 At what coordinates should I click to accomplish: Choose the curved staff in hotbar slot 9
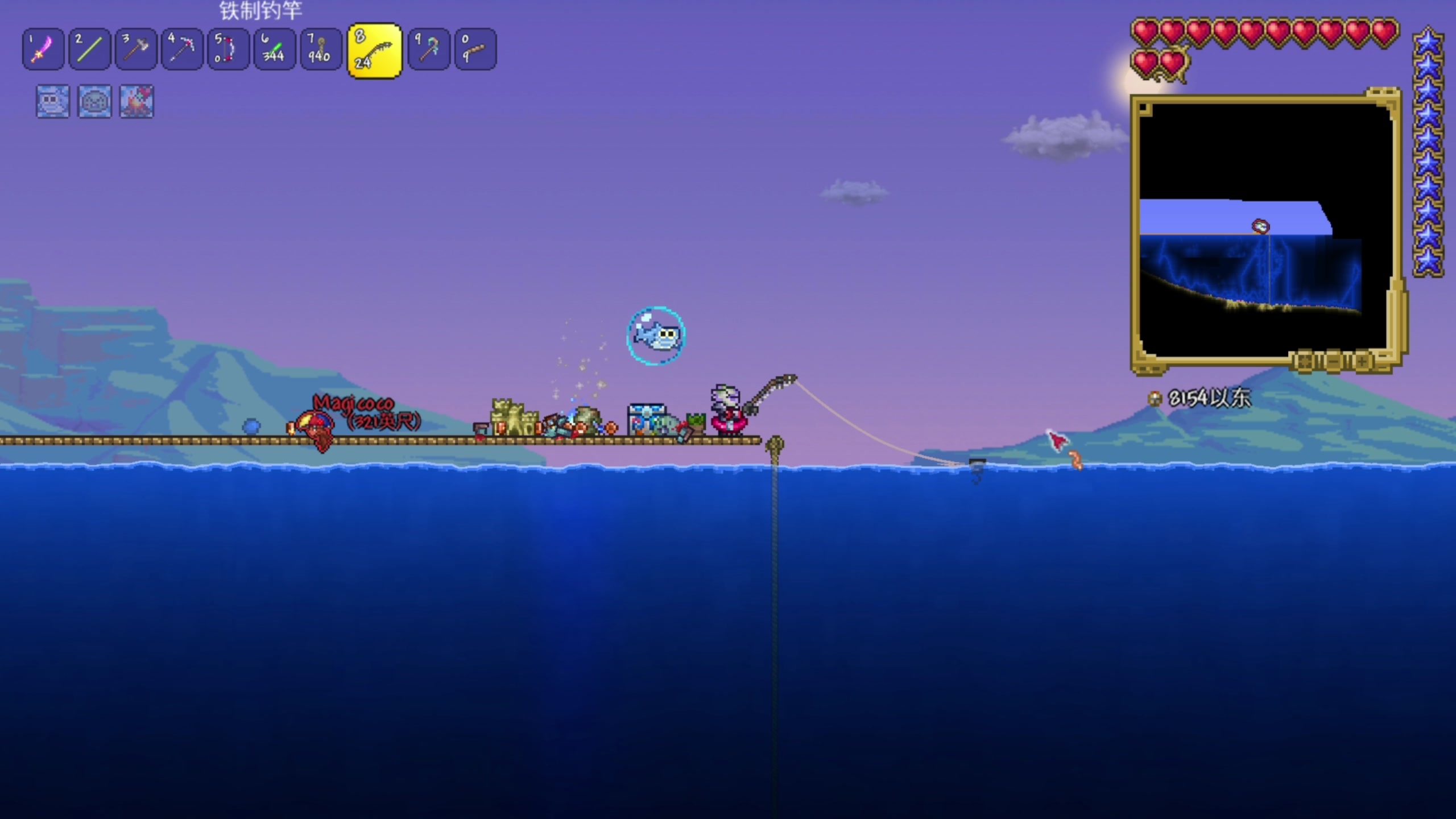[x=429, y=49]
